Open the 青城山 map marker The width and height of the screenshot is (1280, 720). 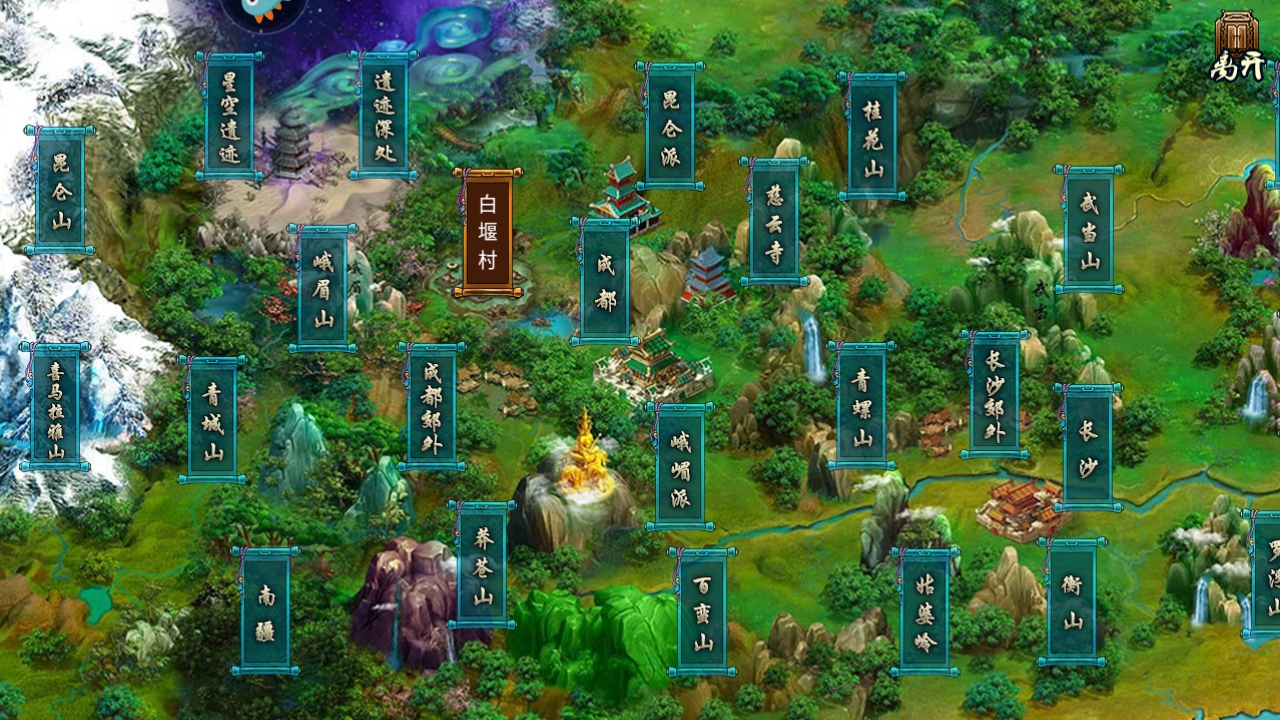212,420
